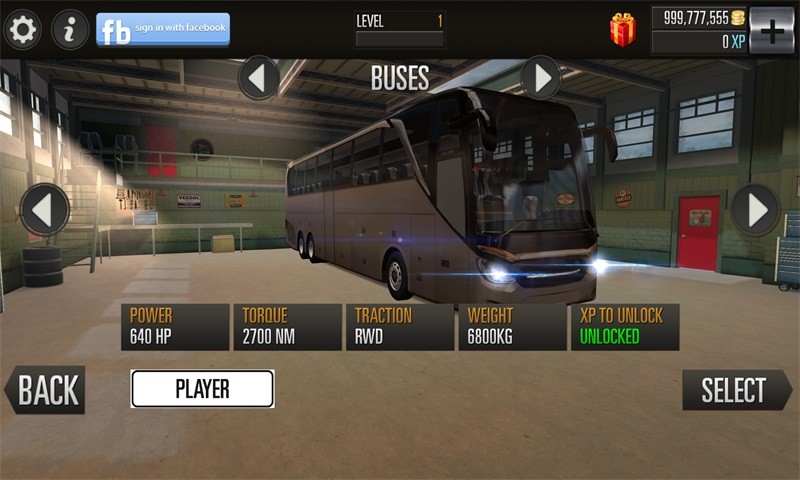Viewport: 800px width, 480px height.
Task: Edit the Player name field
Action: 202,389
